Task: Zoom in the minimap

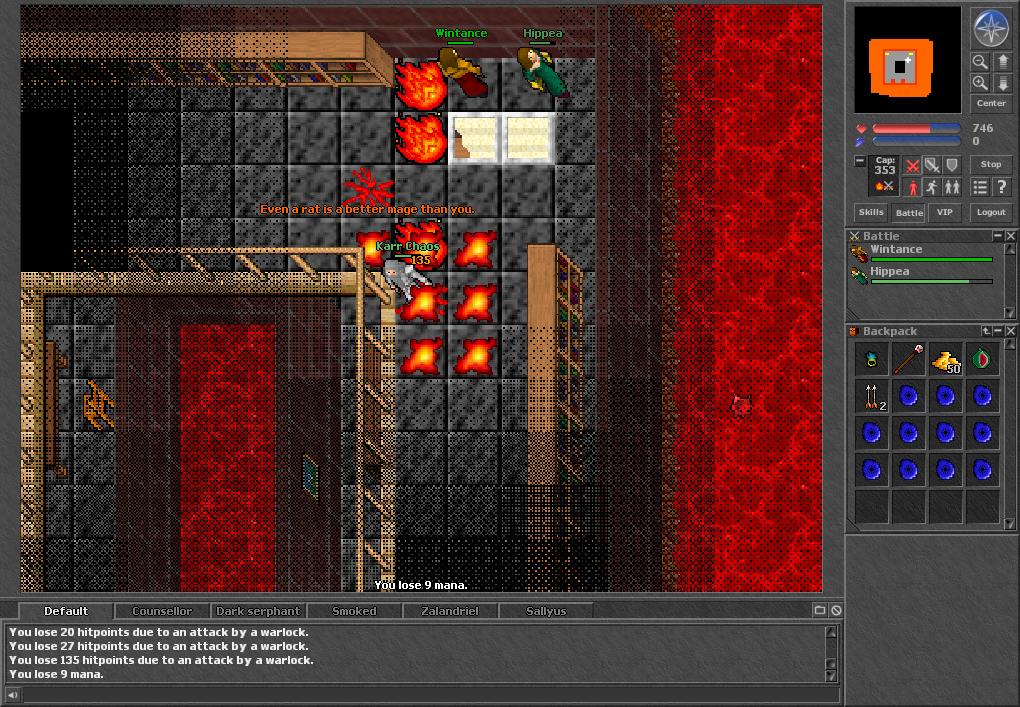Action: 980,83
